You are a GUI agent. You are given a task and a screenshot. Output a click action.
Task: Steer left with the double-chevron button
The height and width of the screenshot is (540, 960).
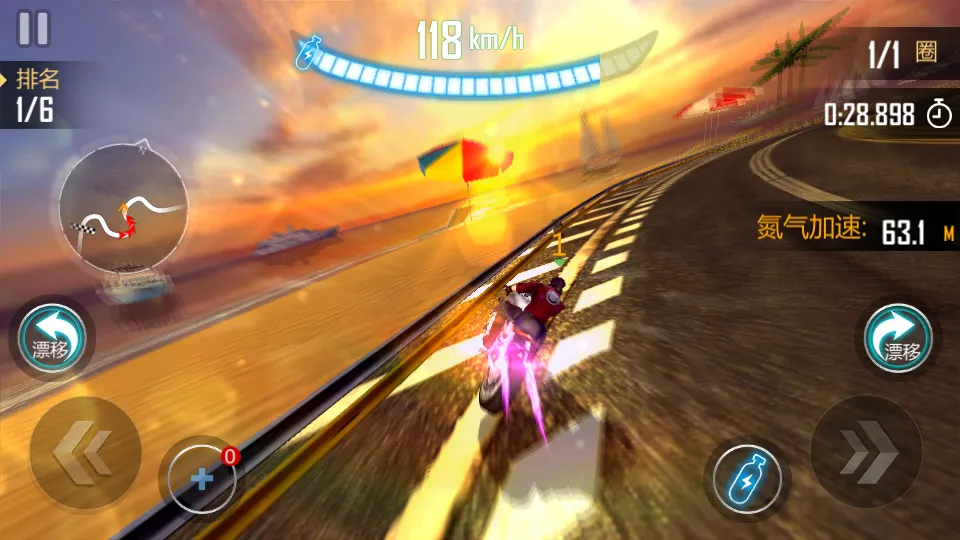(x=85, y=453)
